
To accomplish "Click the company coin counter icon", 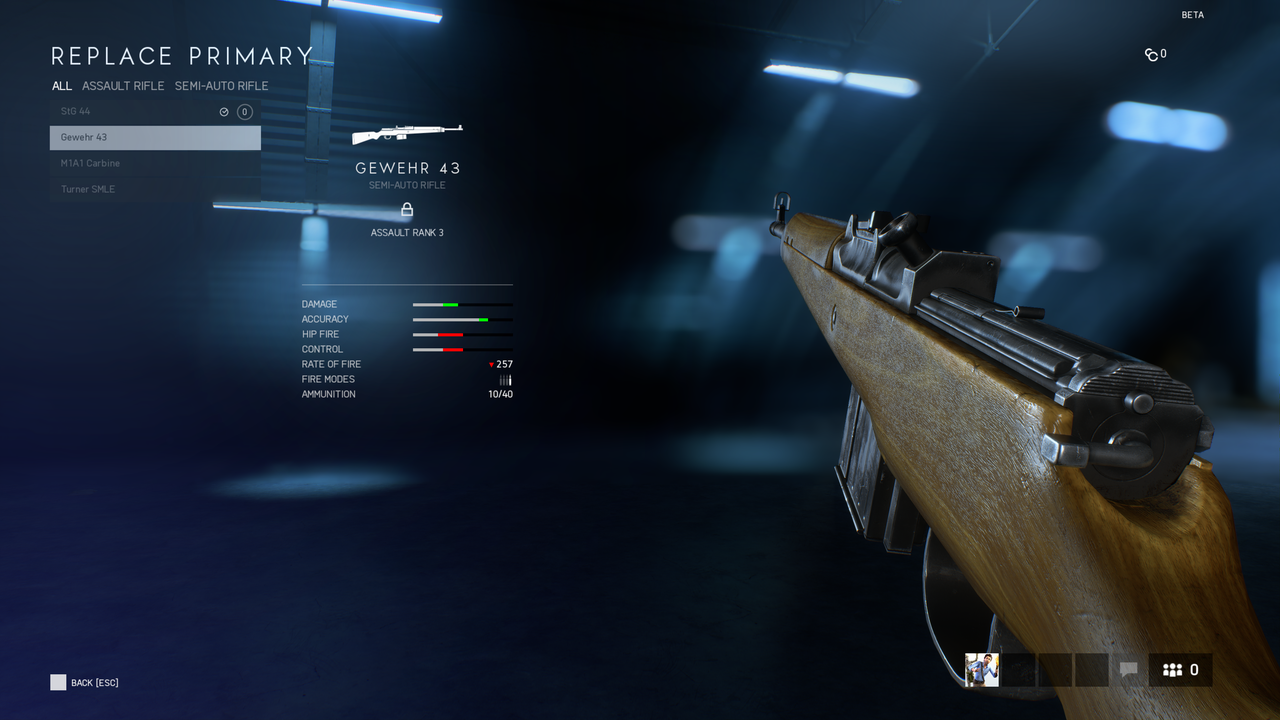I will (1150, 54).
